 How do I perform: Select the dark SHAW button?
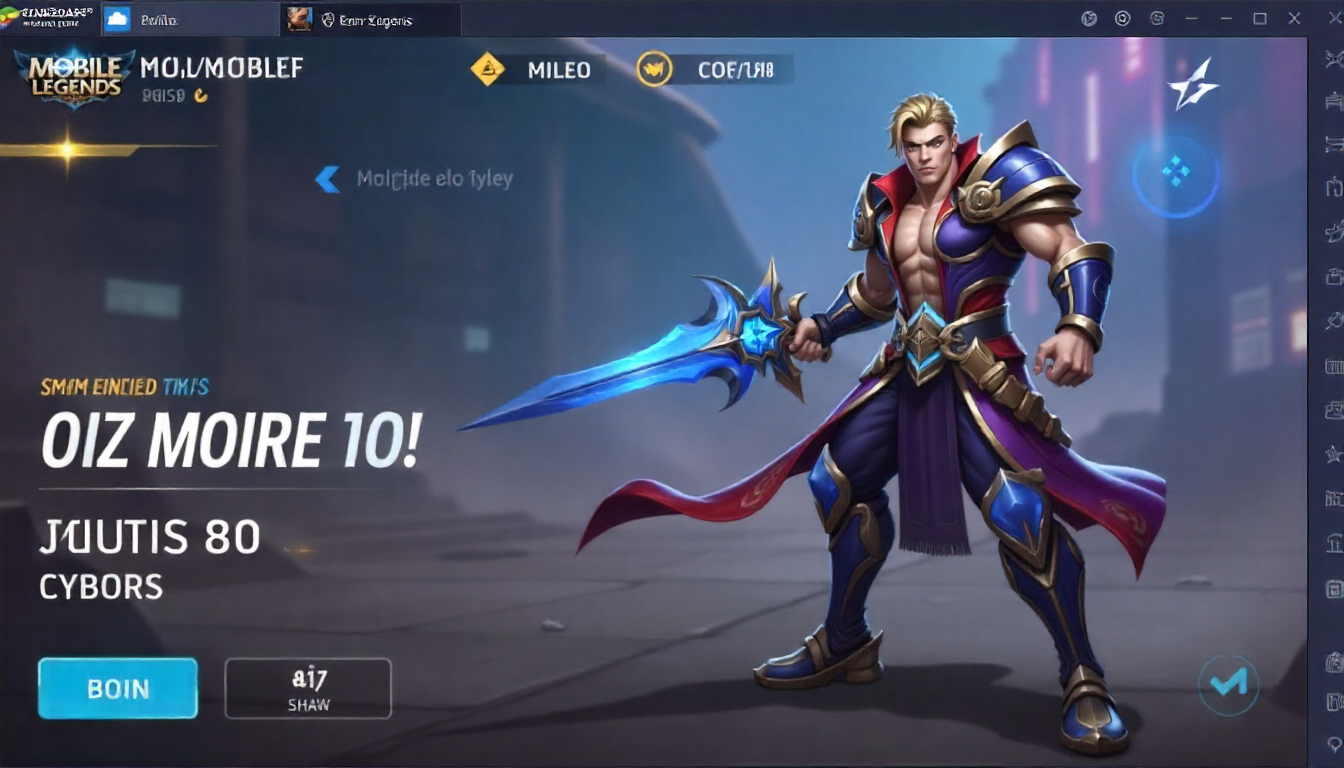[308, 688]
